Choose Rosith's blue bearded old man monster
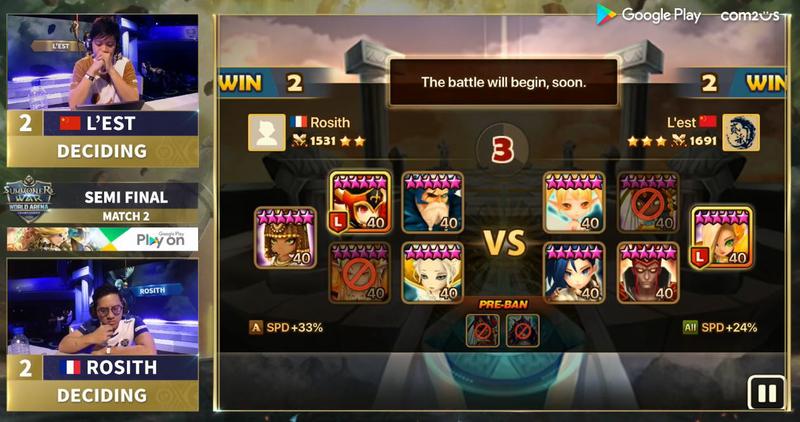This screenshot has height=422, width=800. (x=432, y=202)
